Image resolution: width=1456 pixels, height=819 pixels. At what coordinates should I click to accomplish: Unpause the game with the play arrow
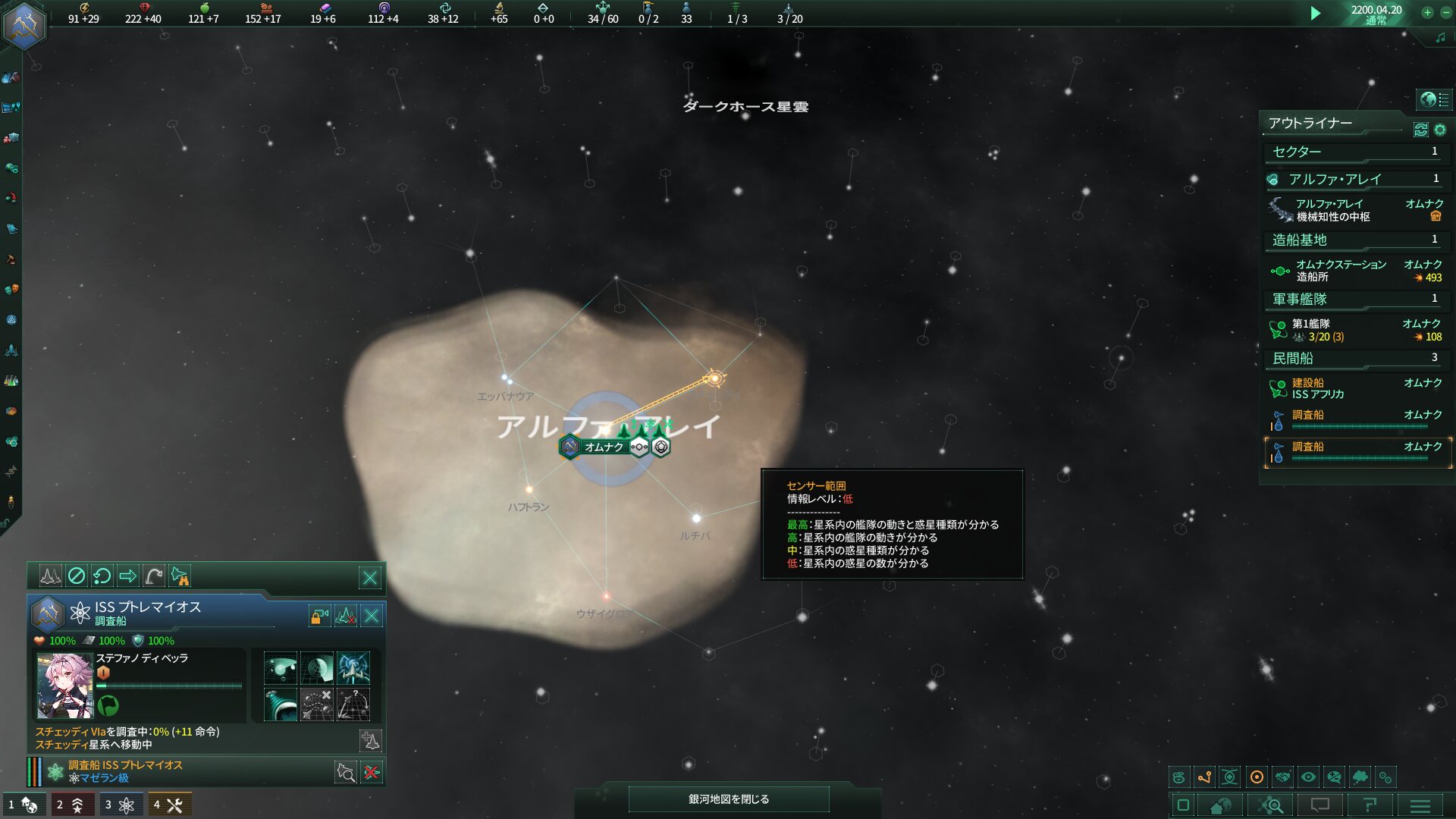pyautogui.click(x=1316, y=14)
